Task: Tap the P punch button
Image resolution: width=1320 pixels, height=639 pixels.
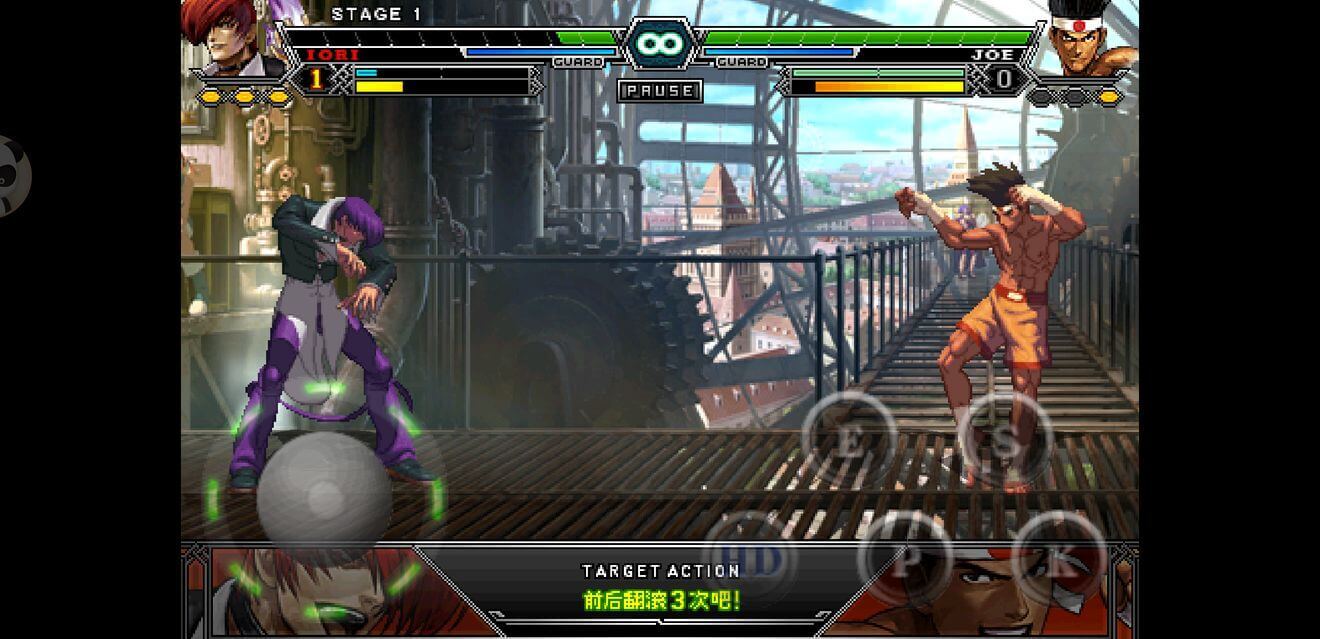Action: pos(905,561)
